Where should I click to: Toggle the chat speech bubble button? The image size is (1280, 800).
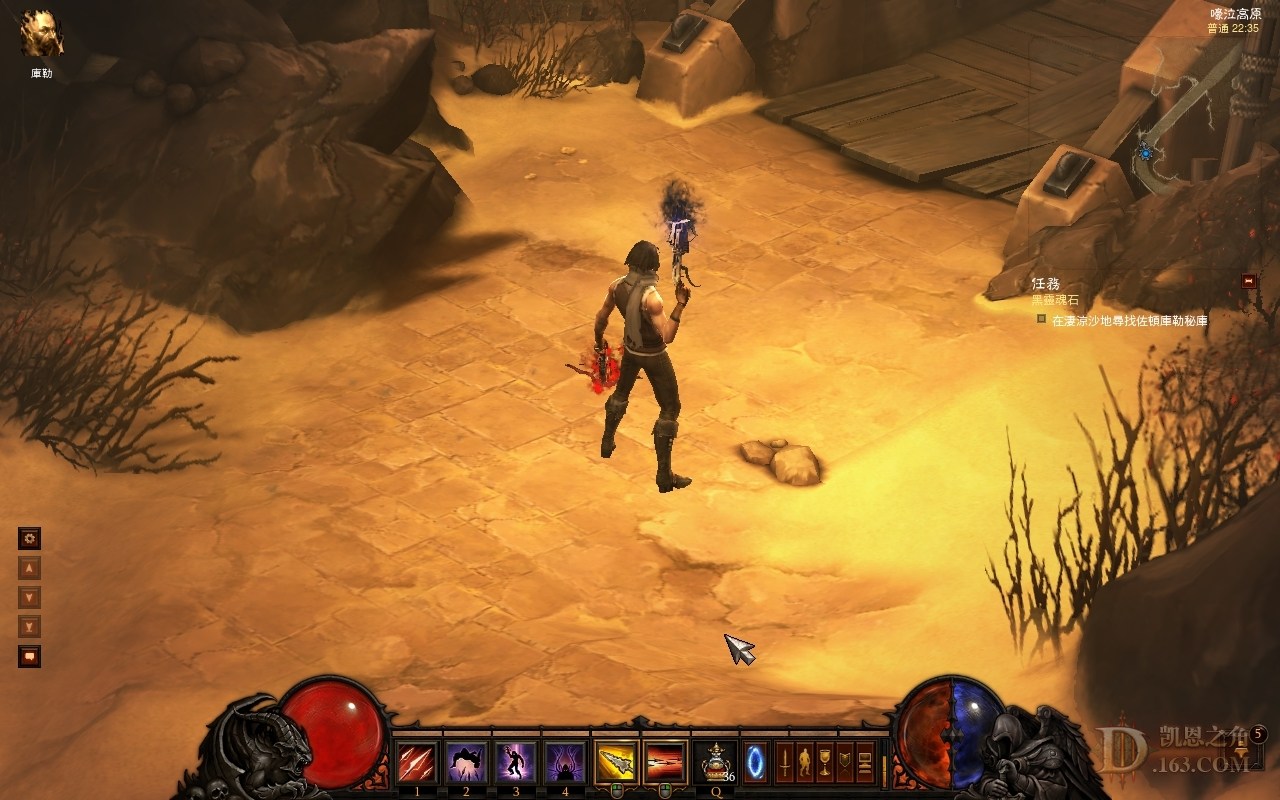[30, 656]
